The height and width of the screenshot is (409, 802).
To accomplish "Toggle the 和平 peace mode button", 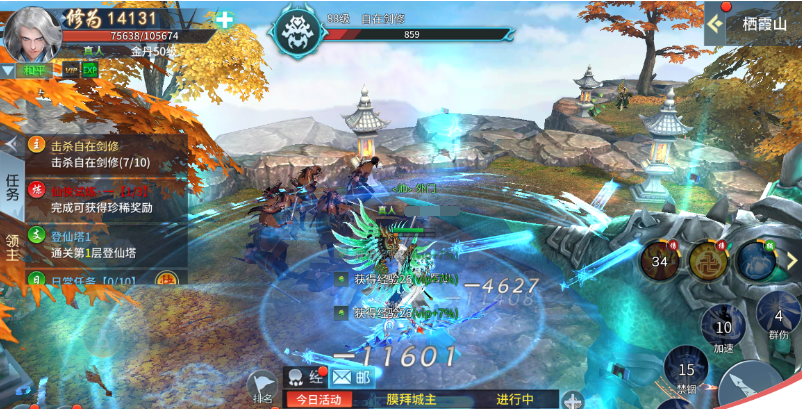I will click(36, 70).
